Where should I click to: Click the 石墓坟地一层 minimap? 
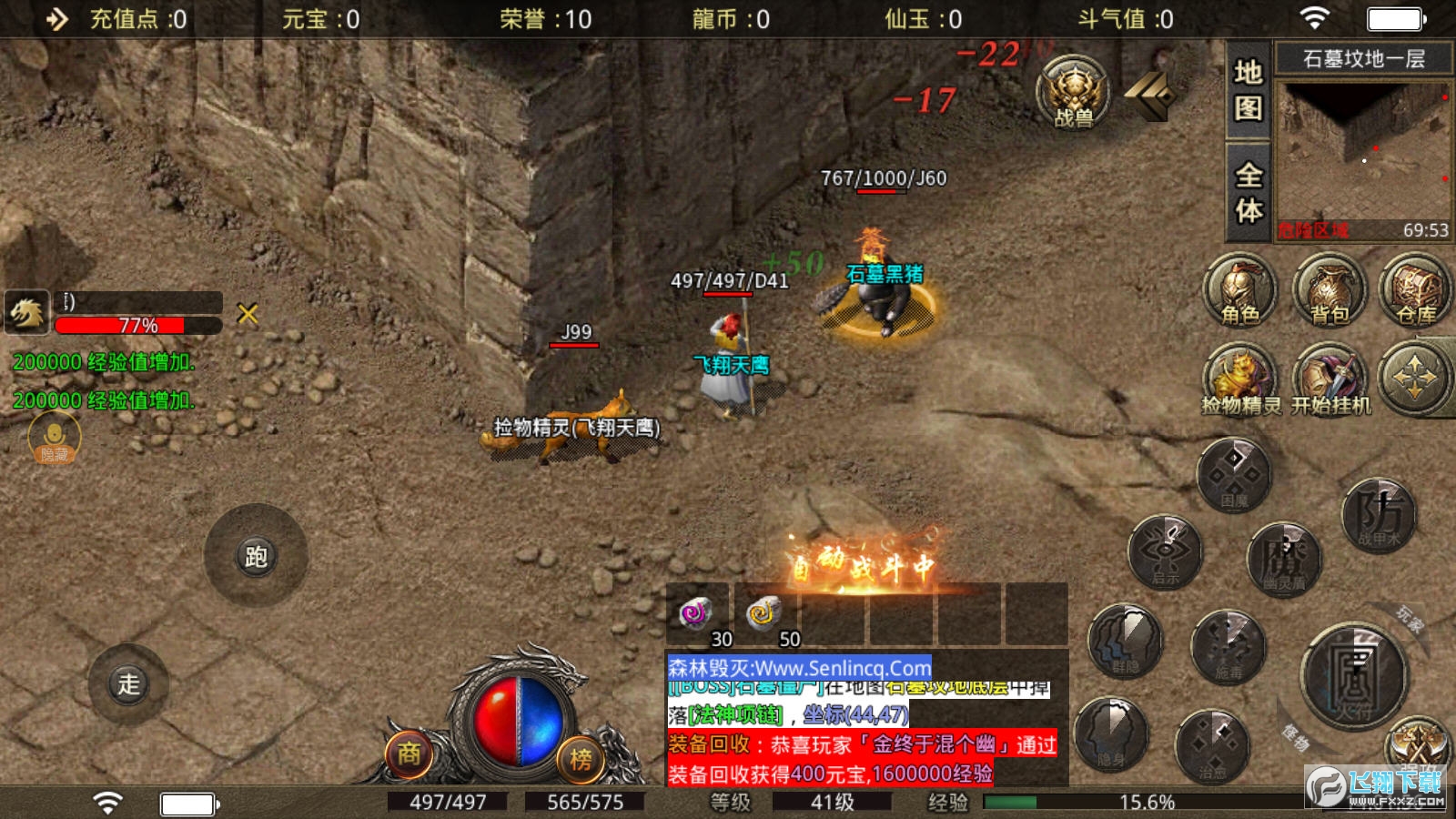[x=1362, y=155]
